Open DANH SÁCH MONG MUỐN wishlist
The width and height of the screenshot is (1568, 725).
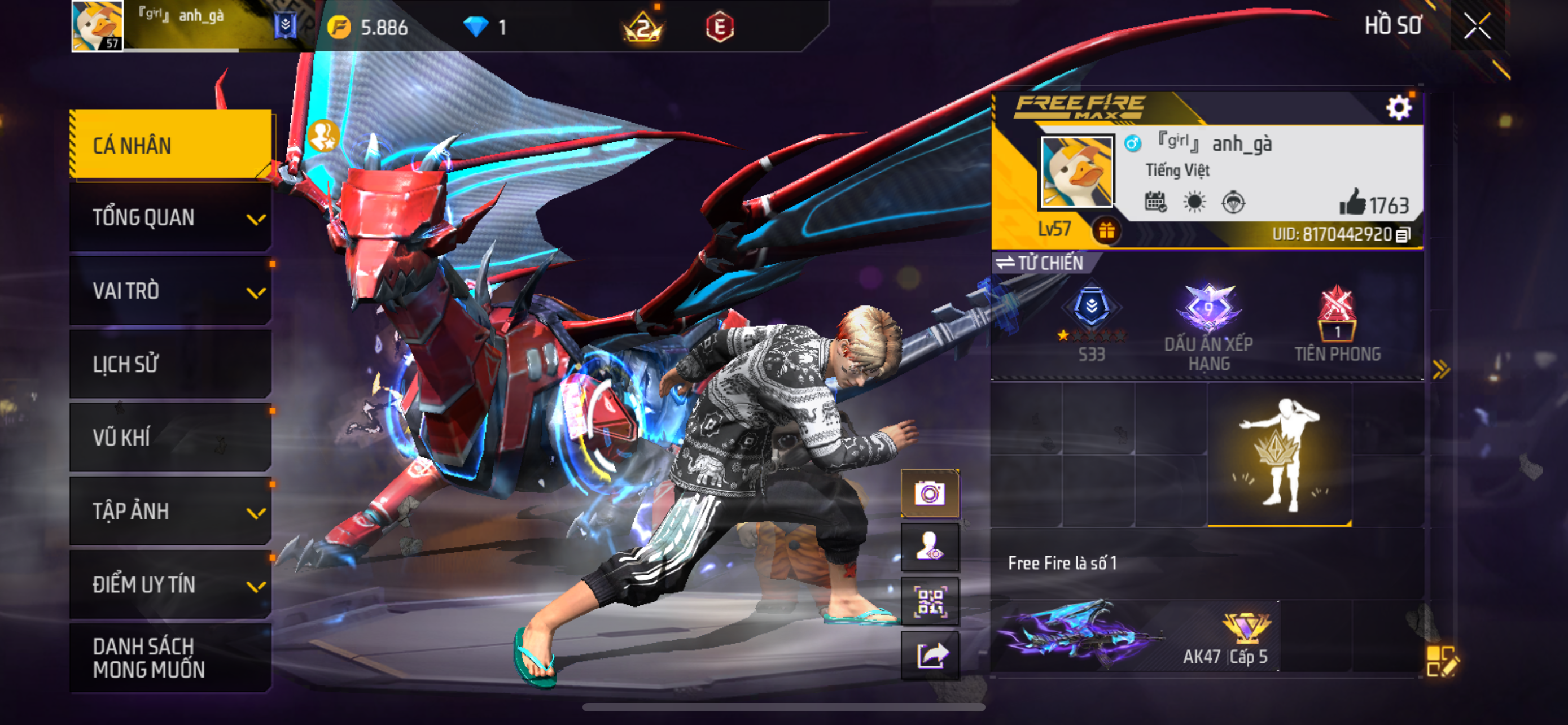171,657
